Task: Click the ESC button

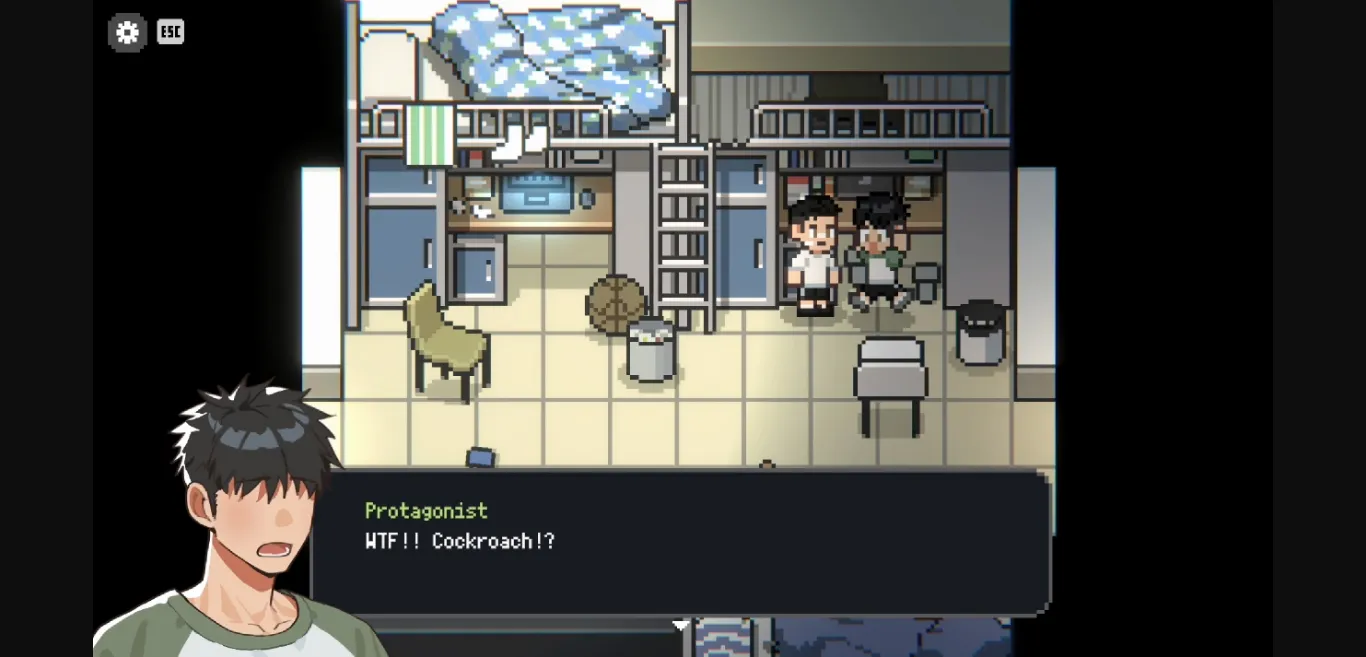Action: [171, 32]
